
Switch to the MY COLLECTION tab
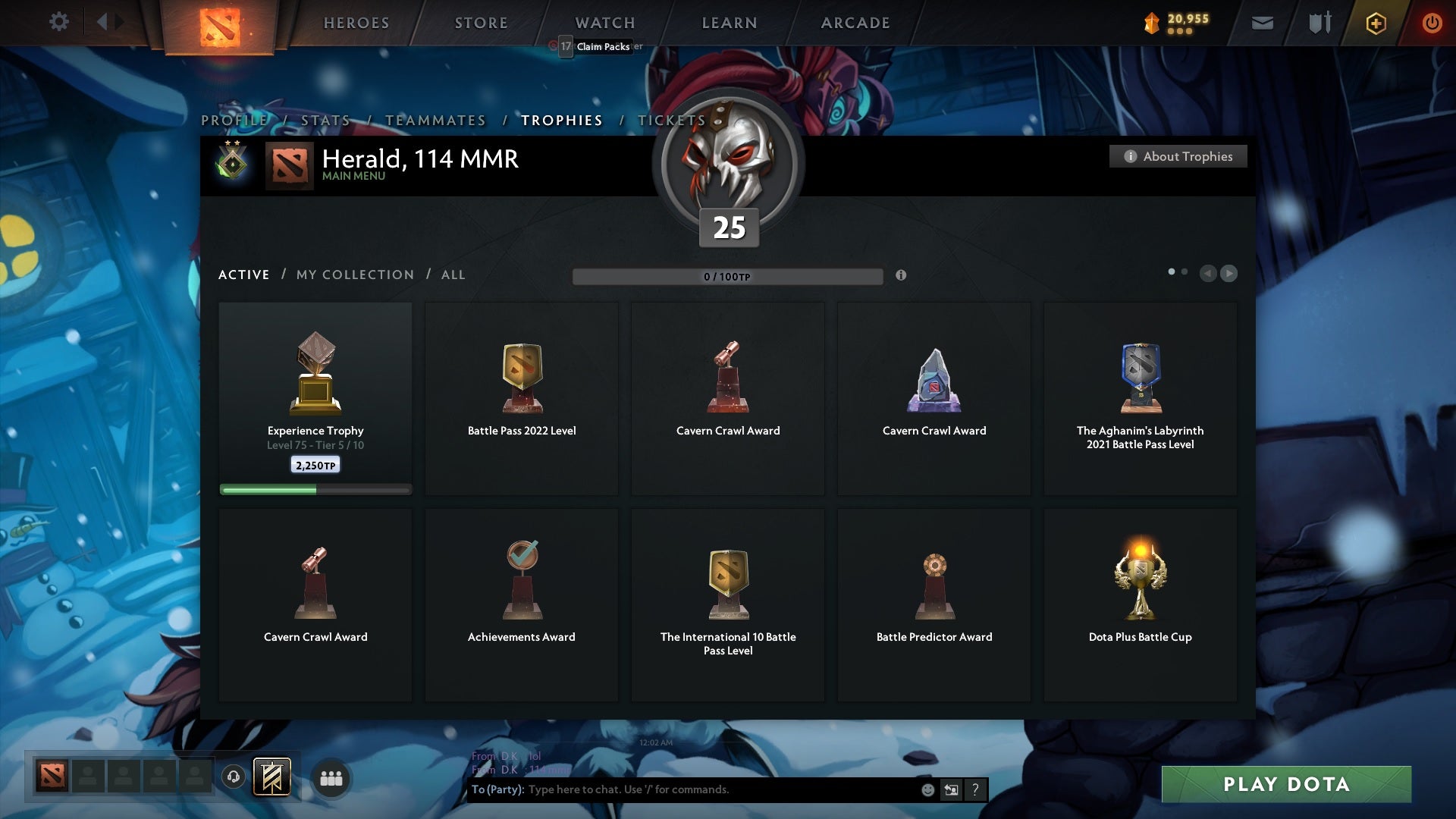pyautogui.click(x=354, y=275)
